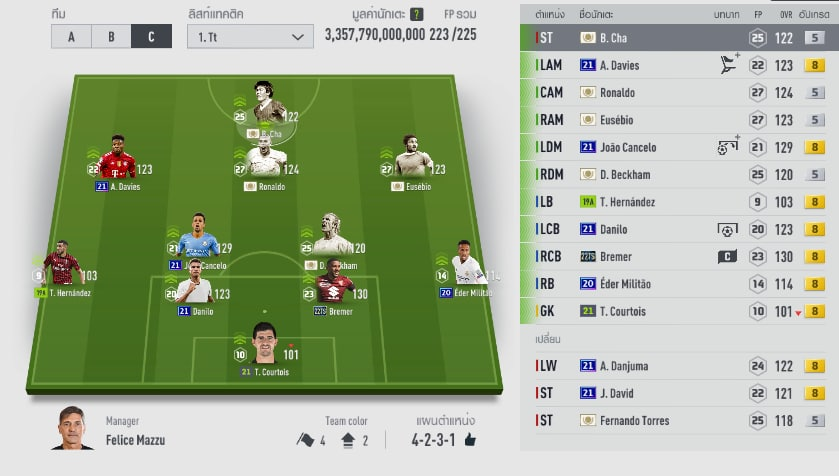The width and height of the screenshot is (839, 476).
Task: Choose the CAM Ronaldo list row
Action: click(680, 93)
